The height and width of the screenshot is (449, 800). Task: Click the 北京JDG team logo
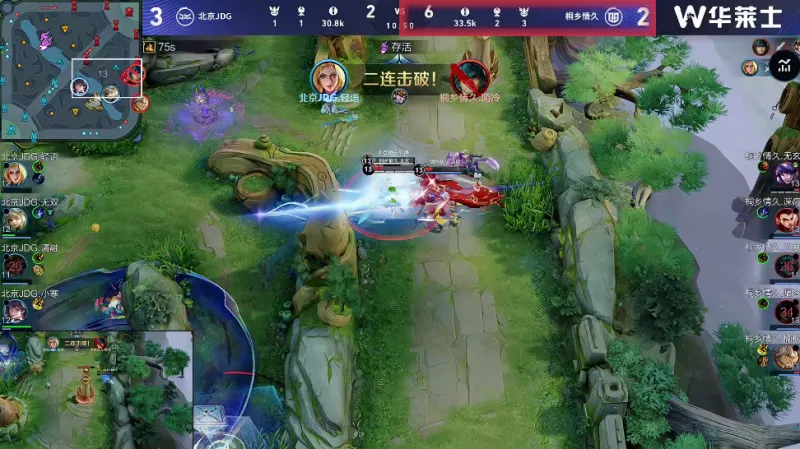coord(186,16)
